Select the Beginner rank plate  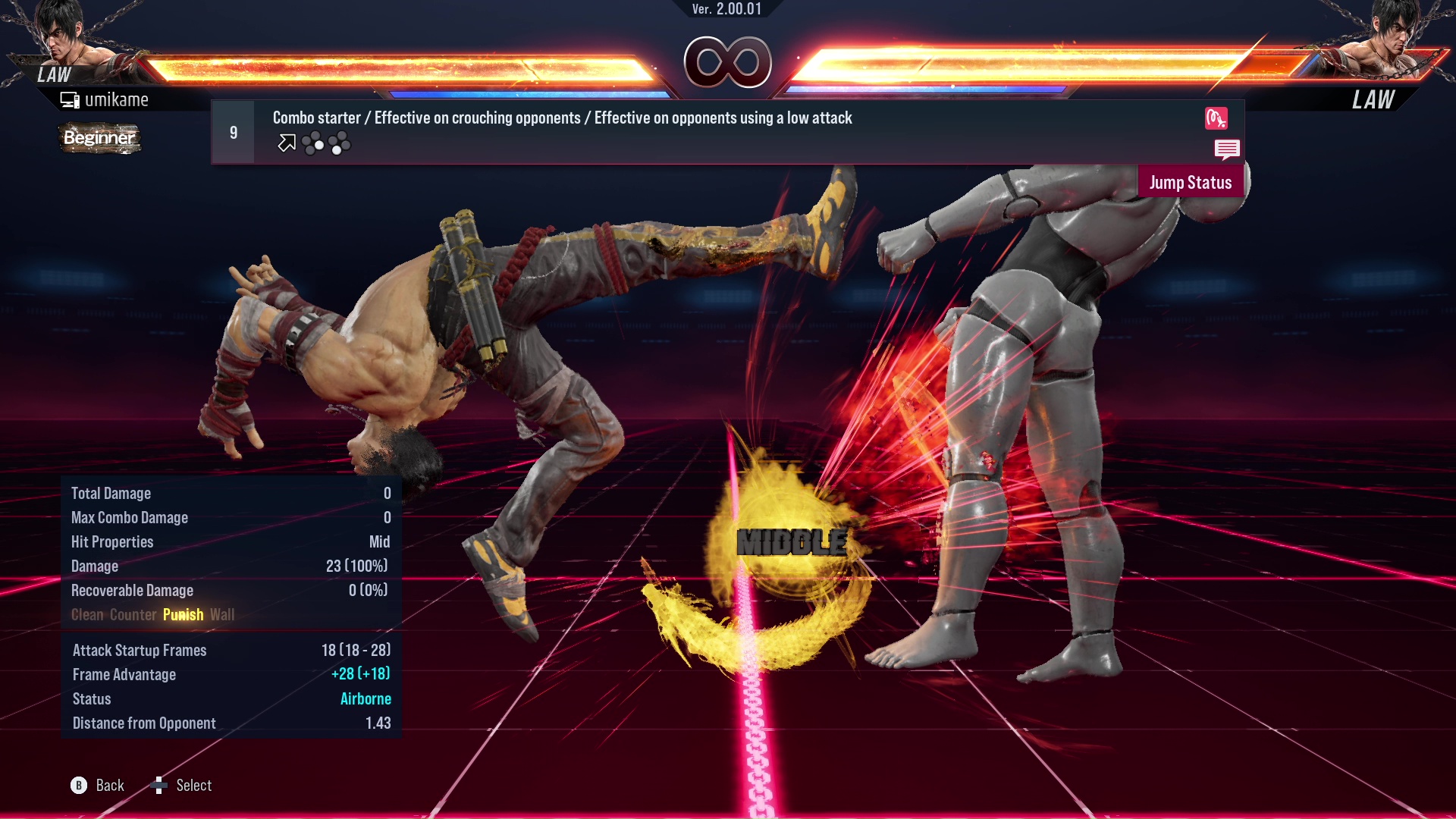tap(99, 138)
